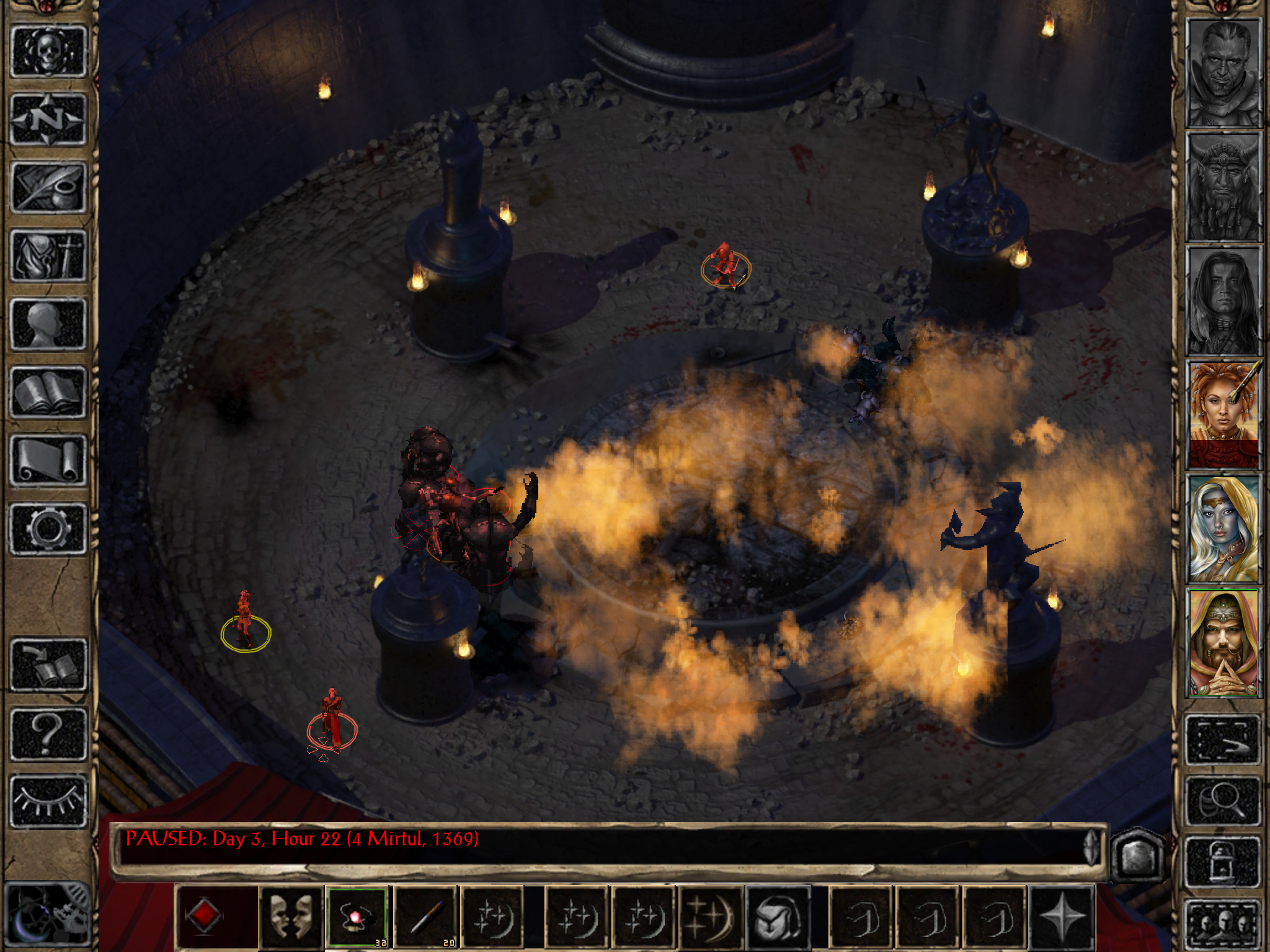Open the question mark help button

coord(48,734)
